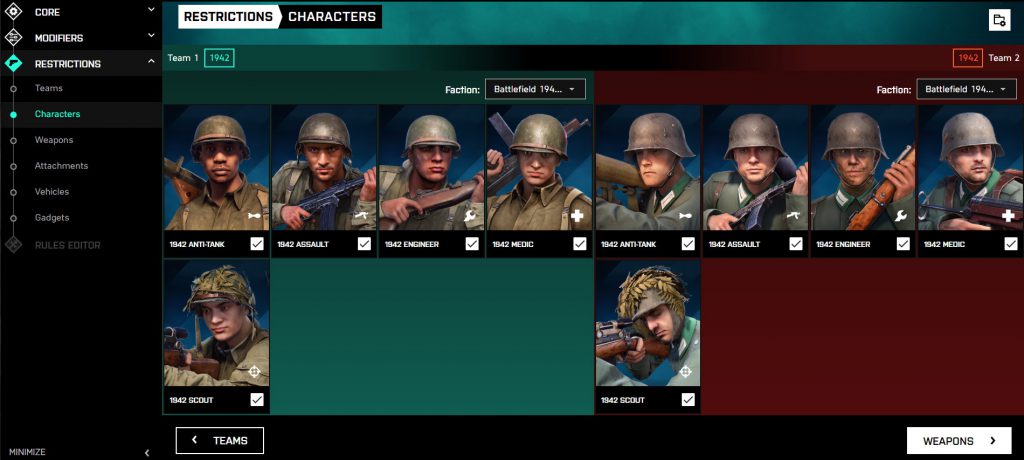Minimize the left sidebar panel
This screenshot has width=1024, height=460.
pos(78,452)
